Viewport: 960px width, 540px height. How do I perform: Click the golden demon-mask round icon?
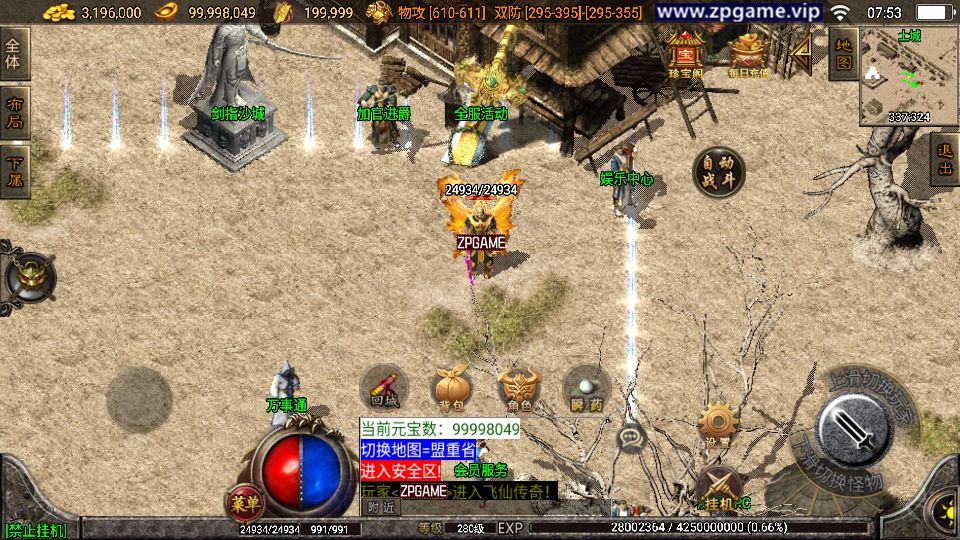(x=27, y=277)
